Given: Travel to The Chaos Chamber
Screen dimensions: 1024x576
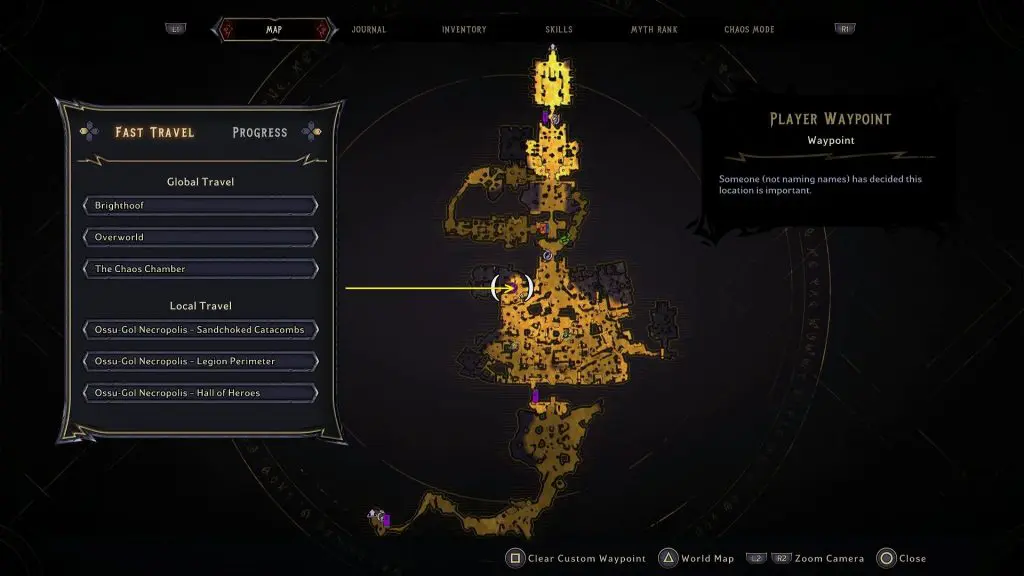Looking at the screenshot, I should 201,269.
